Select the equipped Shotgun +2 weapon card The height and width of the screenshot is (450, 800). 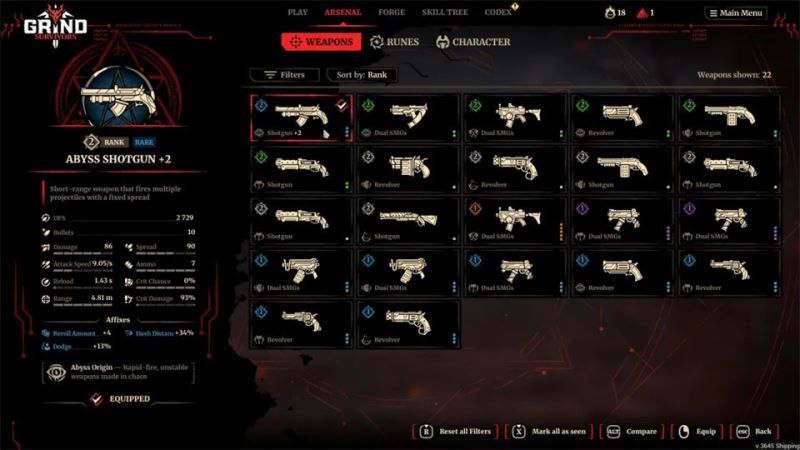301,118
